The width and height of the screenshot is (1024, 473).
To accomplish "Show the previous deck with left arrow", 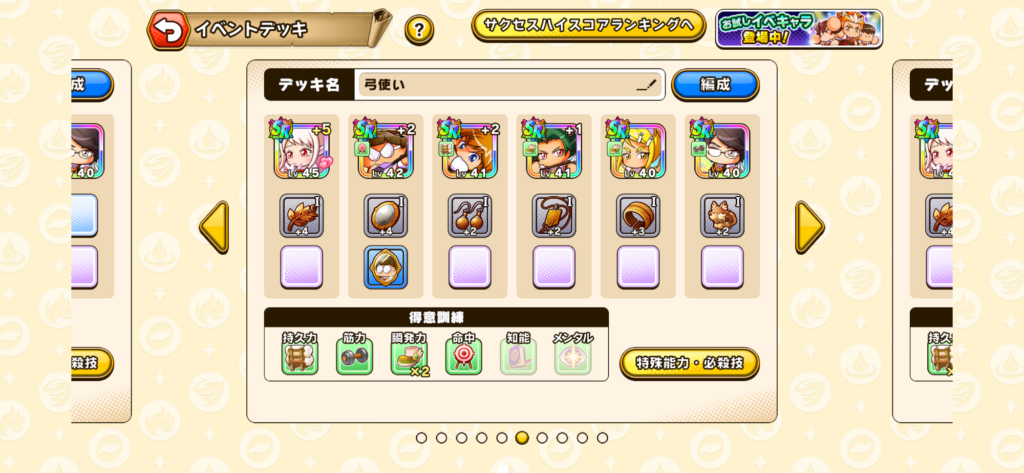I will click(x=215, y=228).
